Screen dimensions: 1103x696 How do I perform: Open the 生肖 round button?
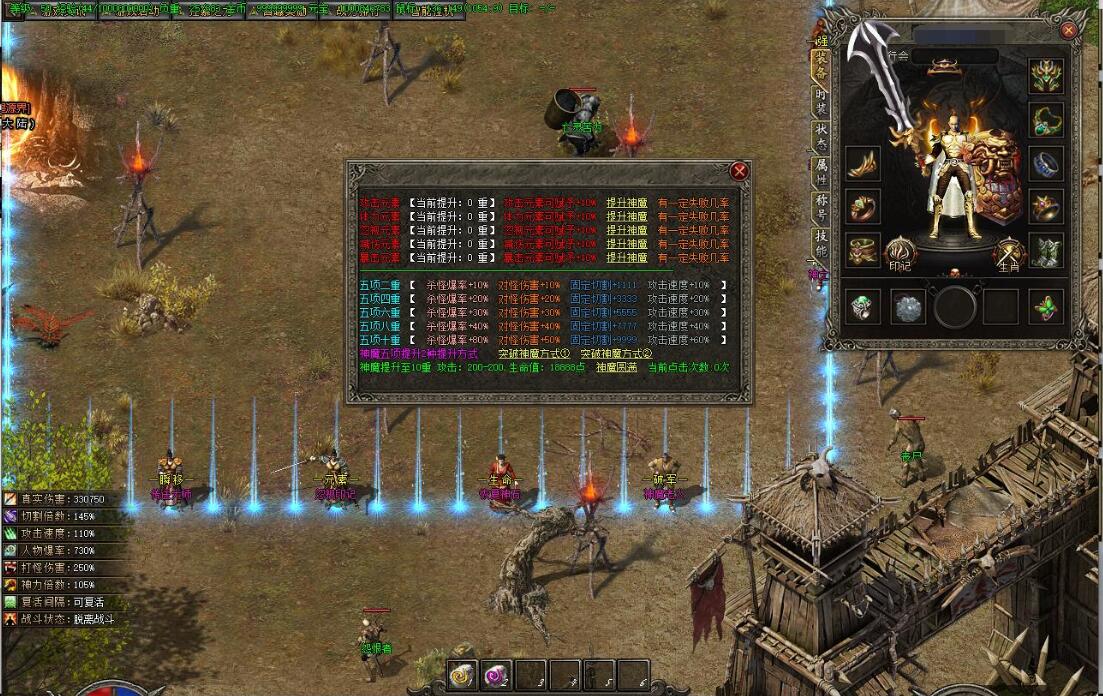tap(1008, 253)
